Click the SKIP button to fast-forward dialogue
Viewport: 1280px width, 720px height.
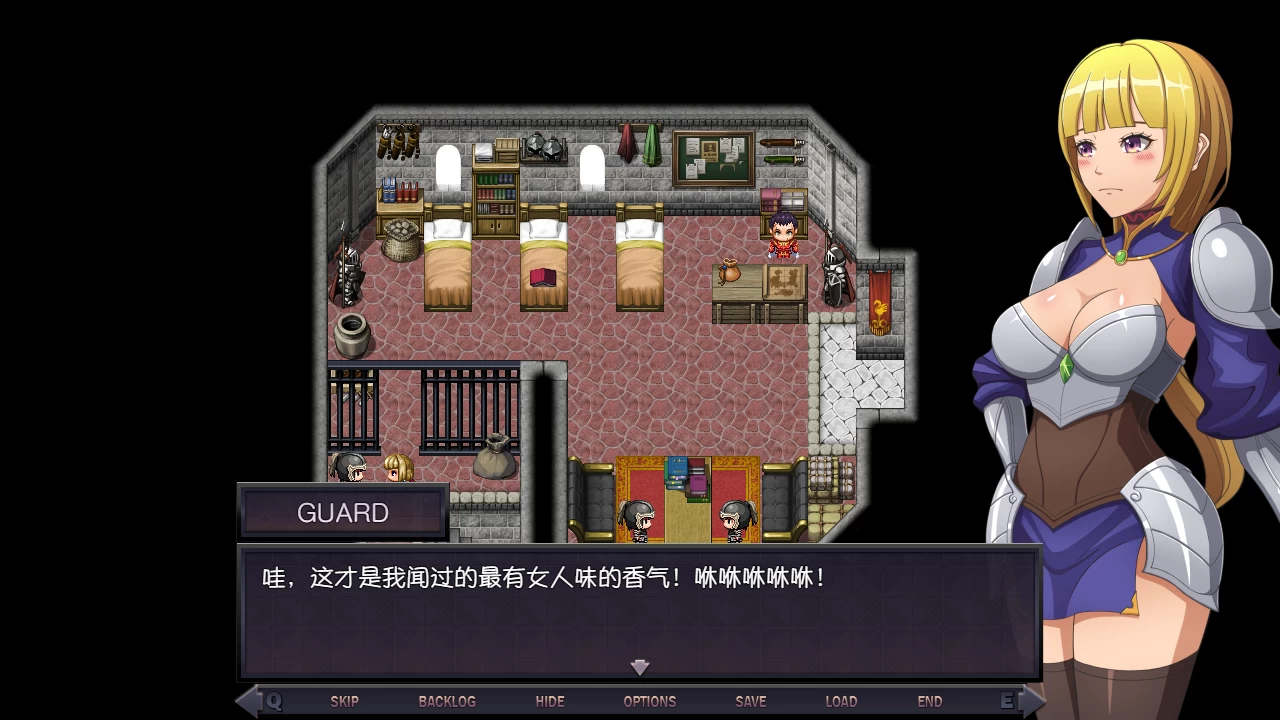(x=345, y=701)
